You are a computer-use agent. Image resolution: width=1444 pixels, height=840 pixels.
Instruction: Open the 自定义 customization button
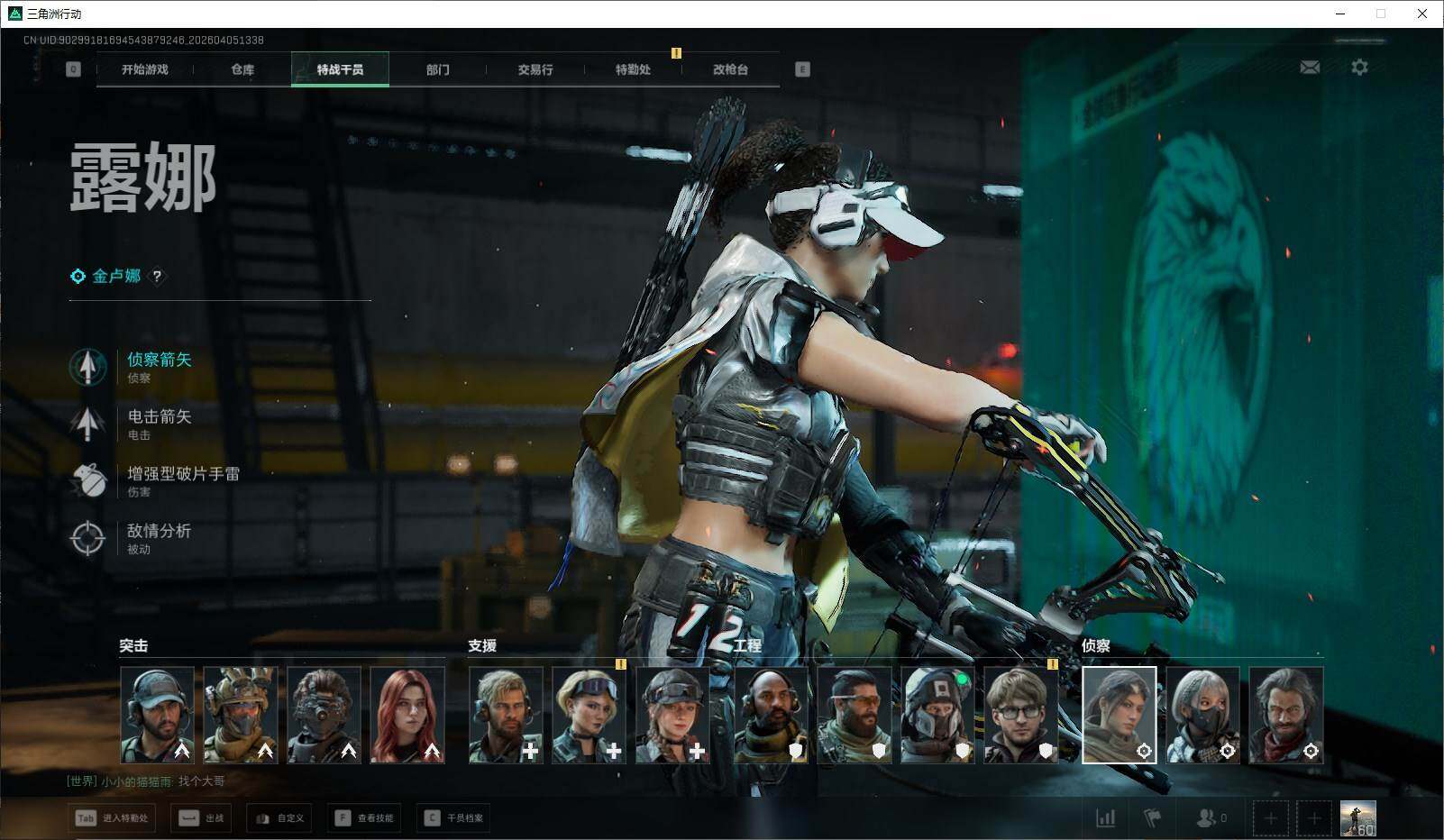point(279,818)
